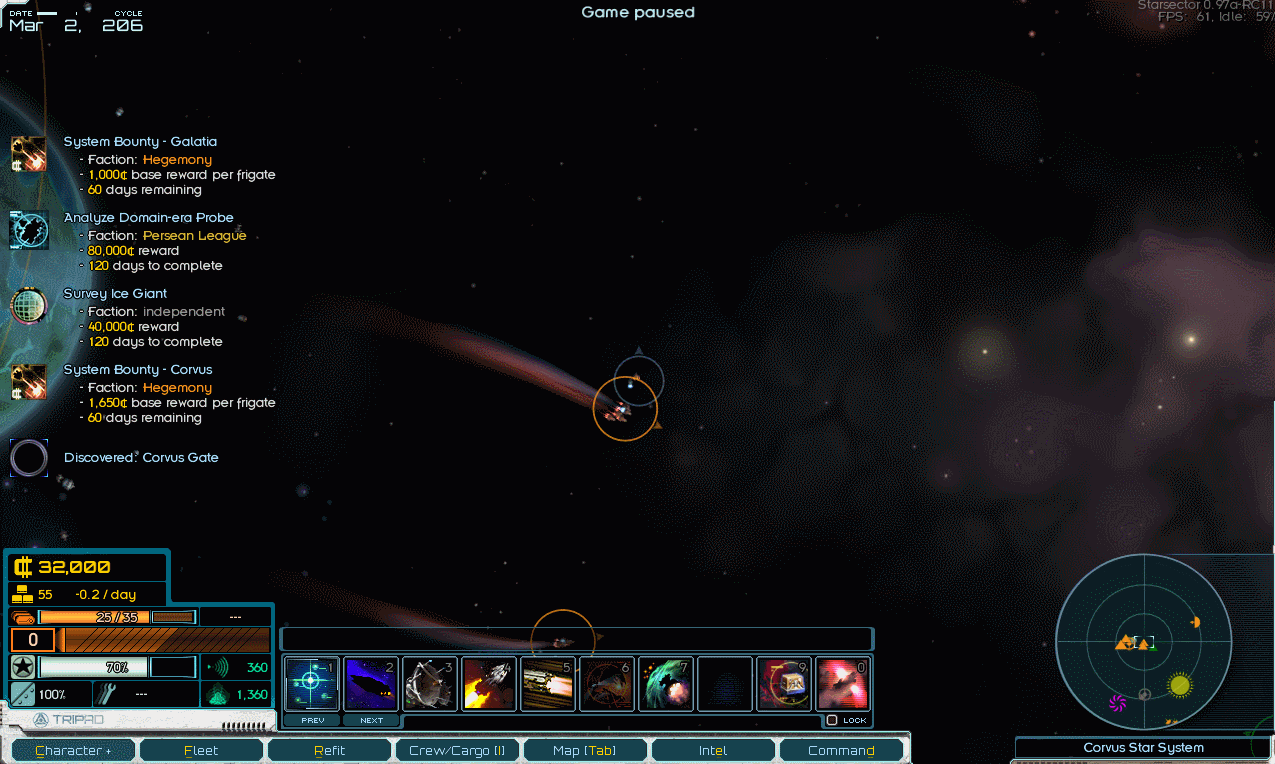Screen dimensions: 1275x764
Task: Activate the Sustained Burn ability in slot 5
Action: click(548, 684)
